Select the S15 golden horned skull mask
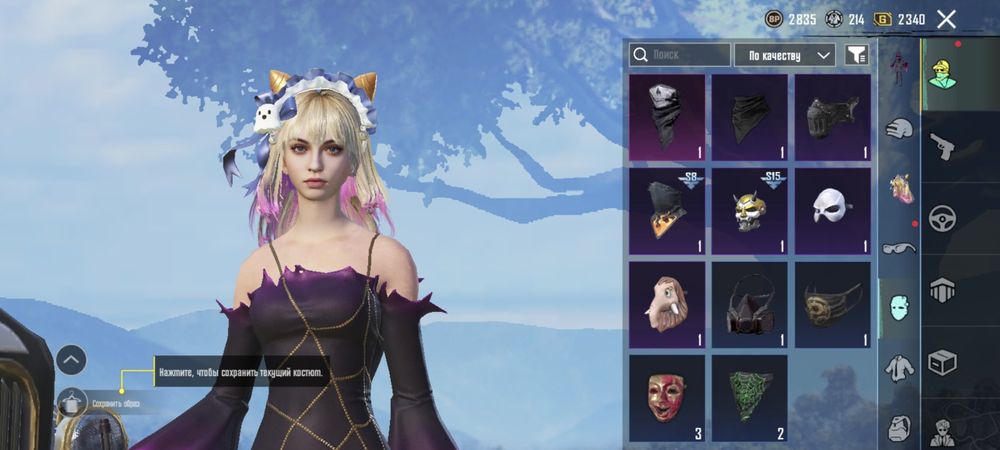Viewport: 1000px width, 450px height. pyautogui.click(x=749, y=211)
